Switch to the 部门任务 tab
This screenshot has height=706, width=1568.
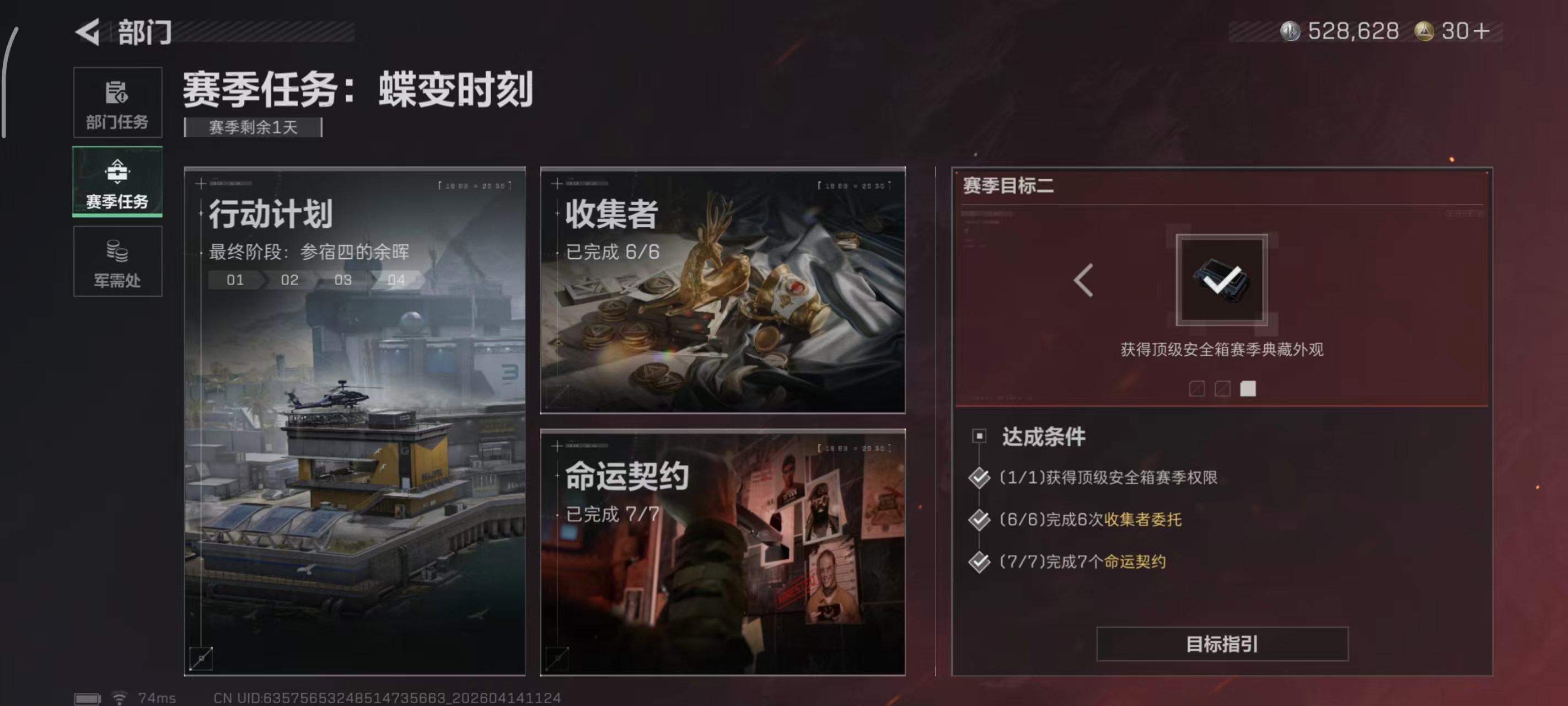(117, 103)
